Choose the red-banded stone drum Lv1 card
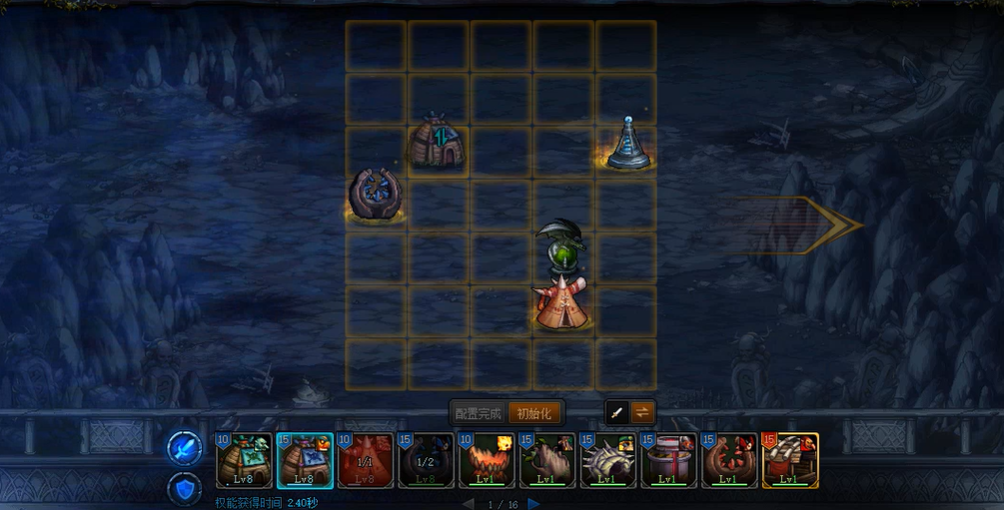1004x510 pixels. point(669,460)
